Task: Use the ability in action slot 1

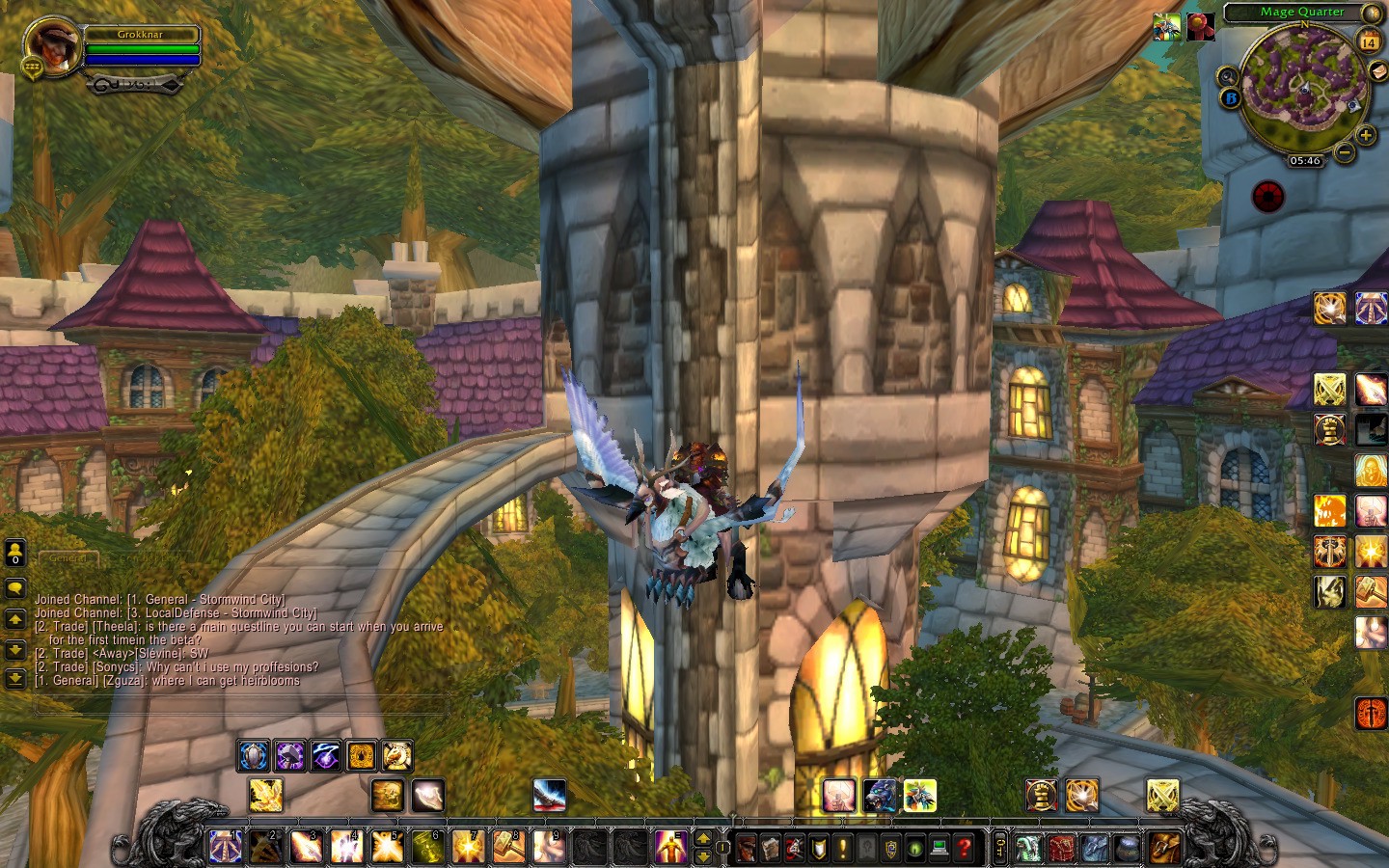Action: (x=226, y=847)
